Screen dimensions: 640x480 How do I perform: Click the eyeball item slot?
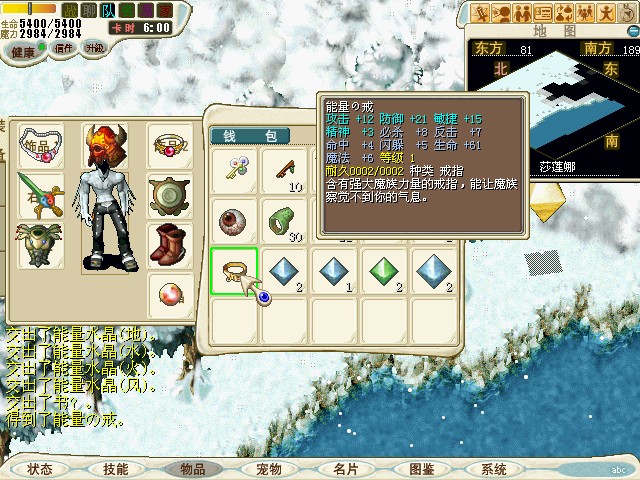tap(234, 220)
